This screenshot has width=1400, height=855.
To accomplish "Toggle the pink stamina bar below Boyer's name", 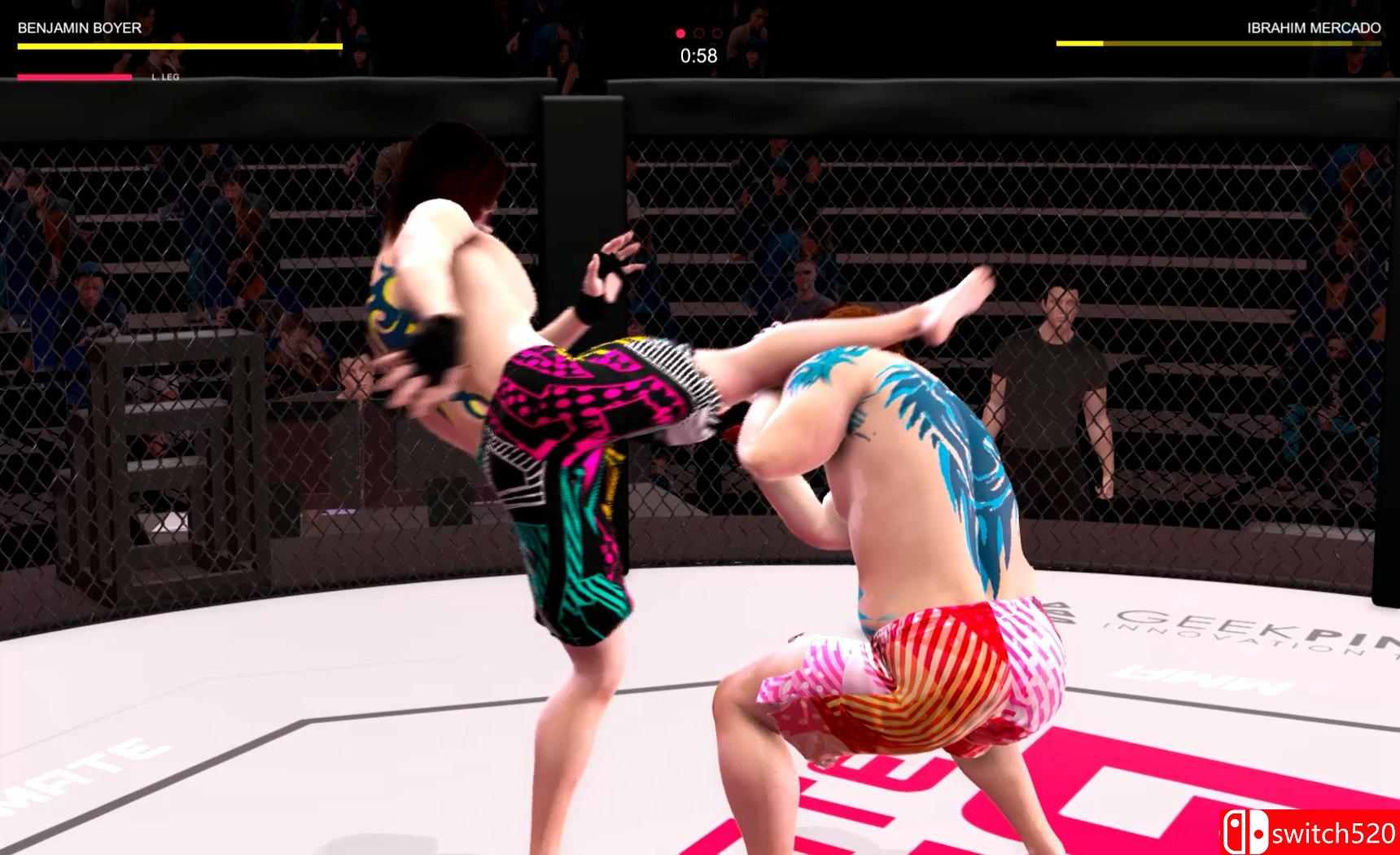I will 73,77.
